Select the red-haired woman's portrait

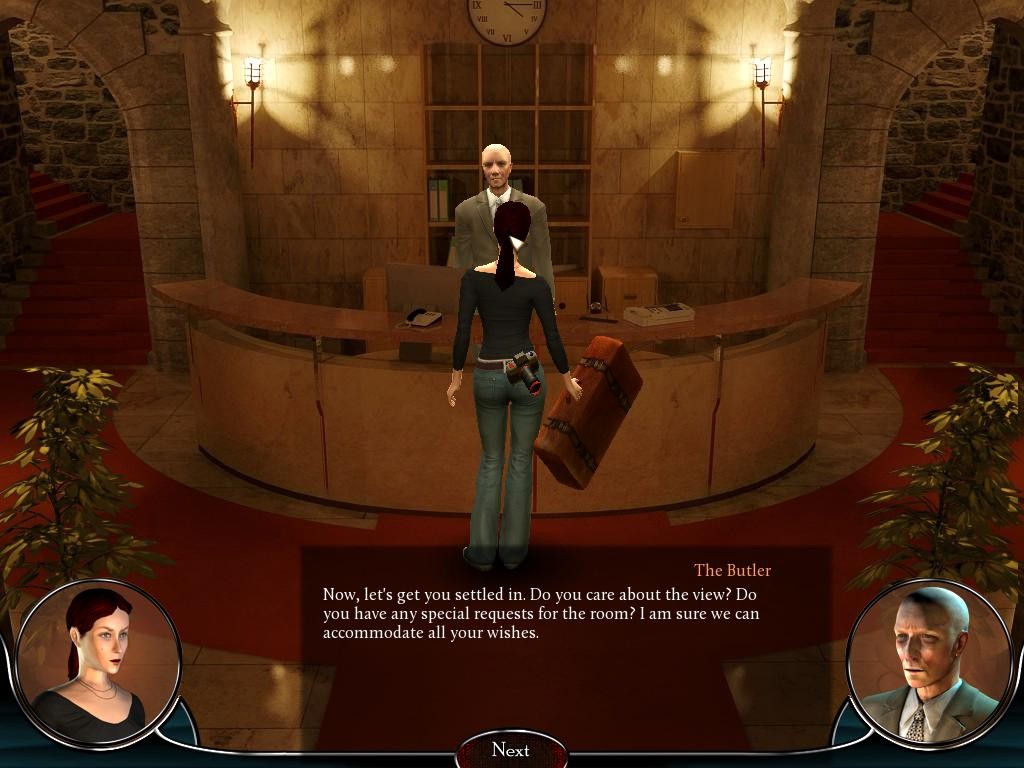tap(97, 661)
